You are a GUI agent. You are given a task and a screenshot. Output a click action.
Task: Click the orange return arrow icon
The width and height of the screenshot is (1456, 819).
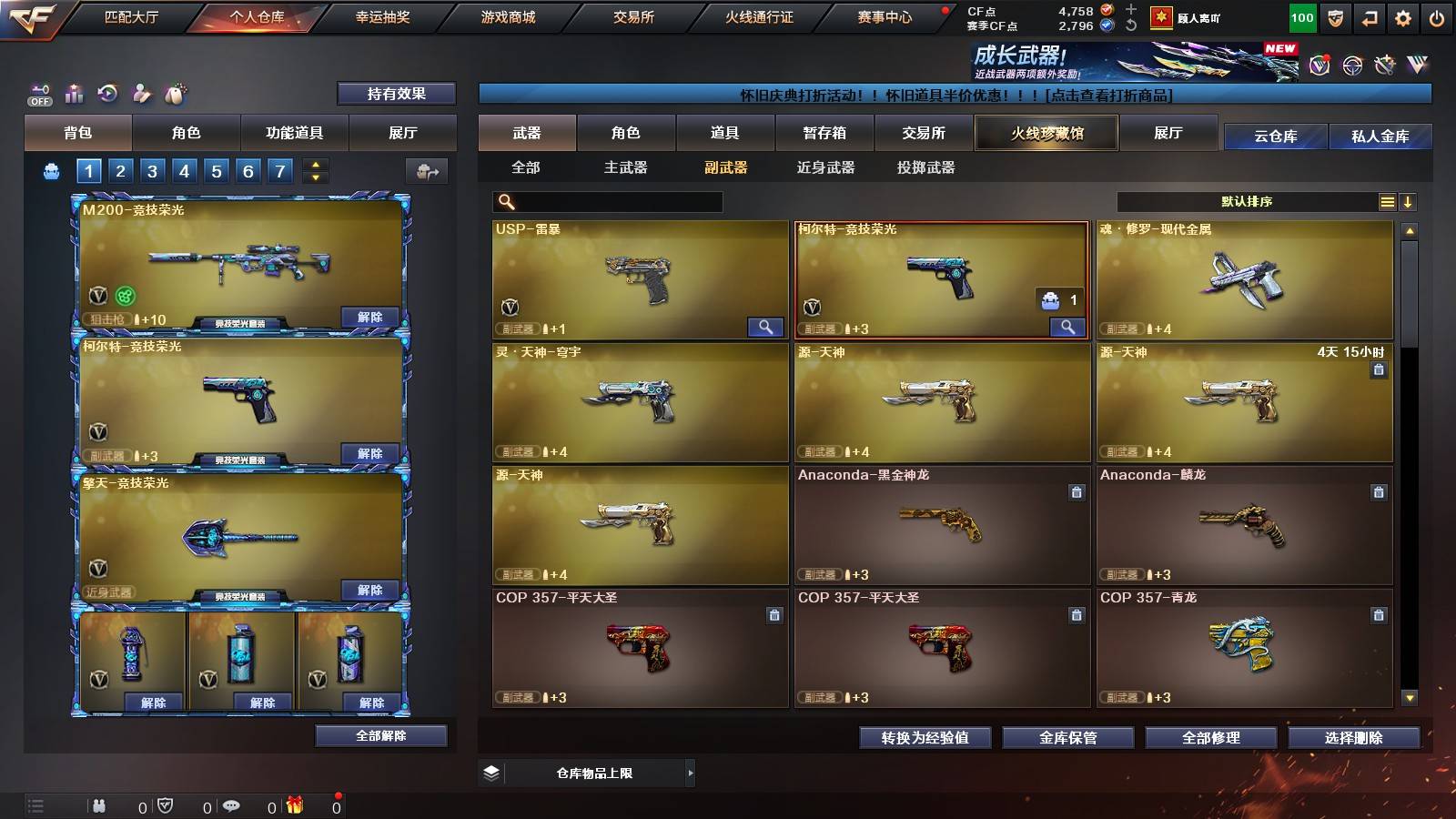coord(1368,16)
